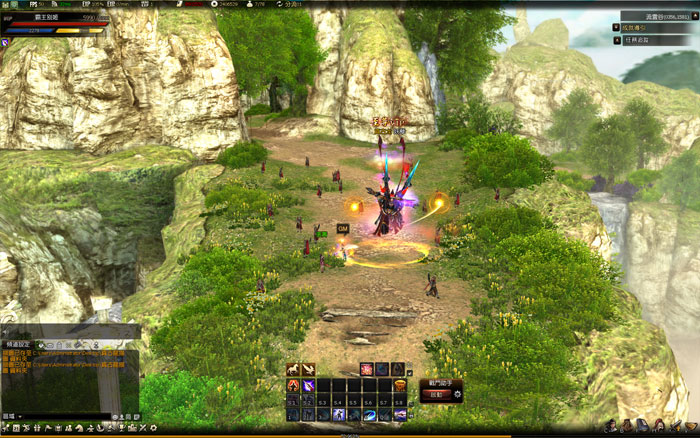The image size is (700, 438).
Task: Use the golden drum item slot
Action: tap(400, 386)
